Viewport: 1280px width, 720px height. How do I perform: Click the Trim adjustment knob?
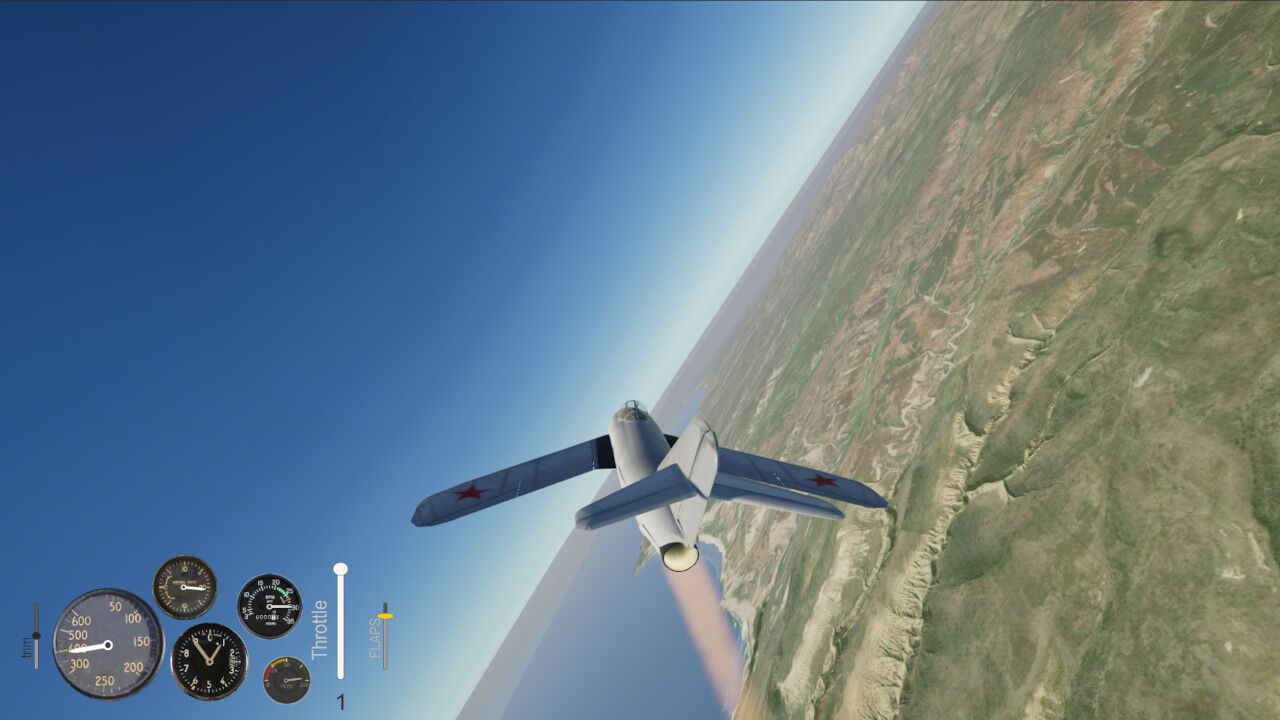pyautogui.click(x=35, y=636)
